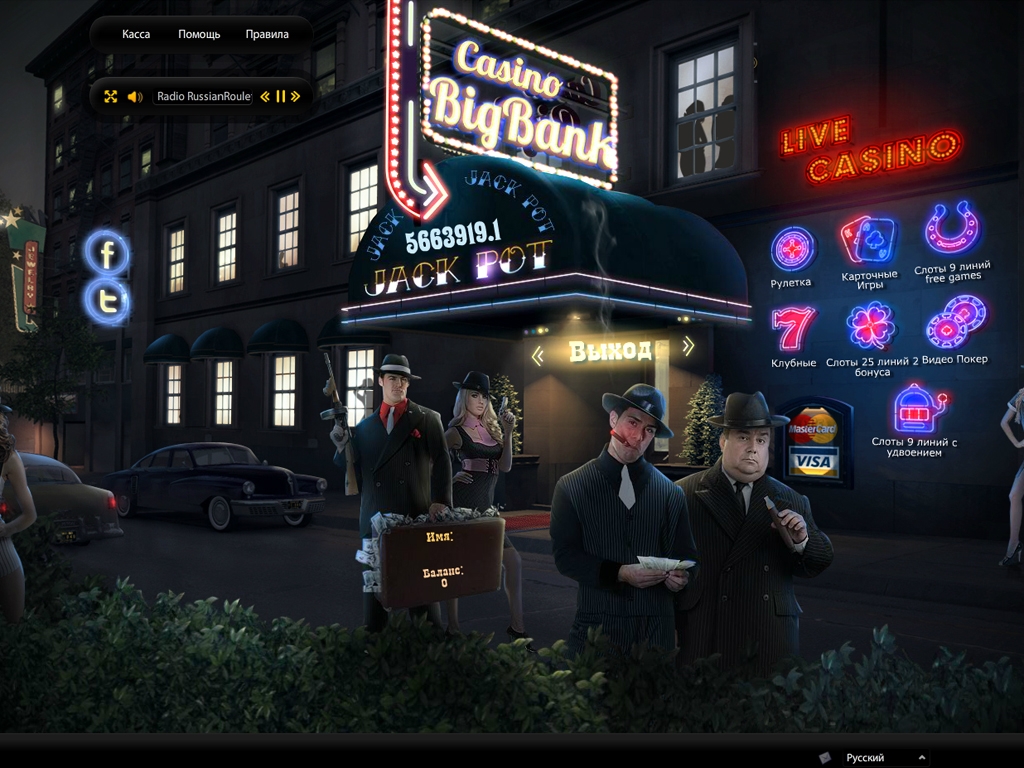Show the Правила rules page
The width and height of the screenshot is (1024, 768).
click(x=267, y=34)
